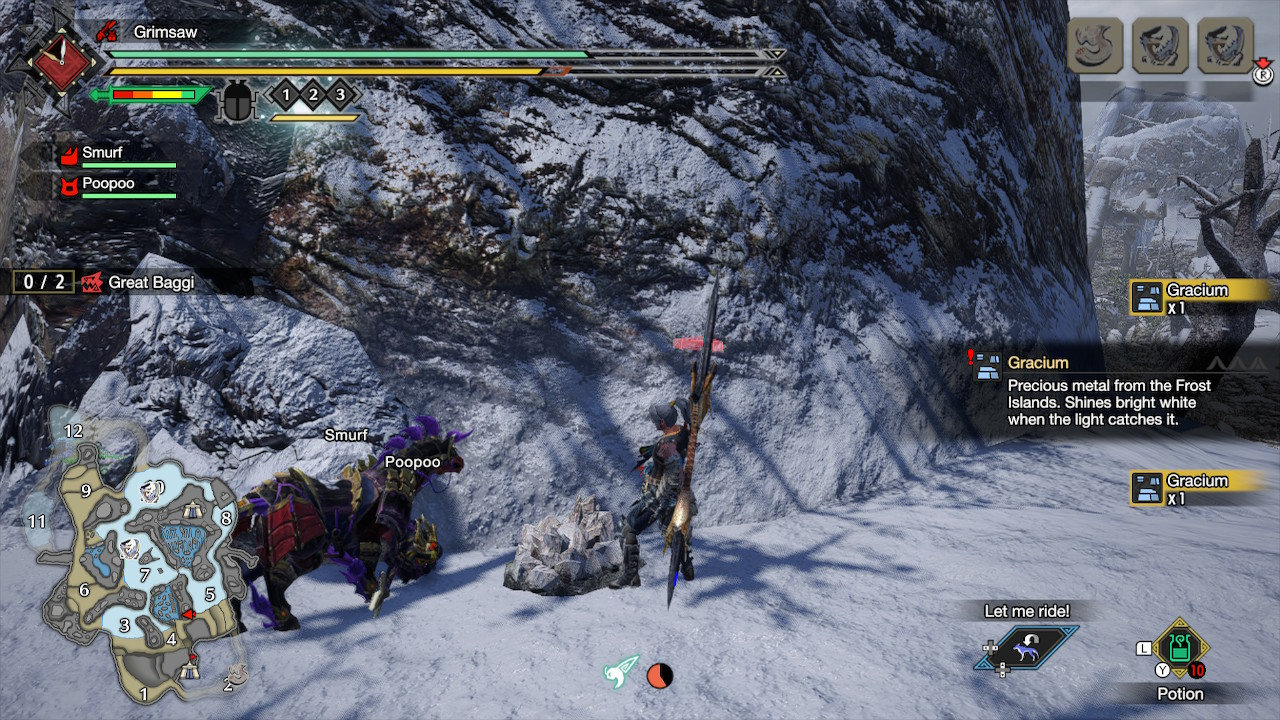1280x720 pixels.
Task: Click the Grimsaw icon in the targeting reticle
Action: (x=107, y=31)
